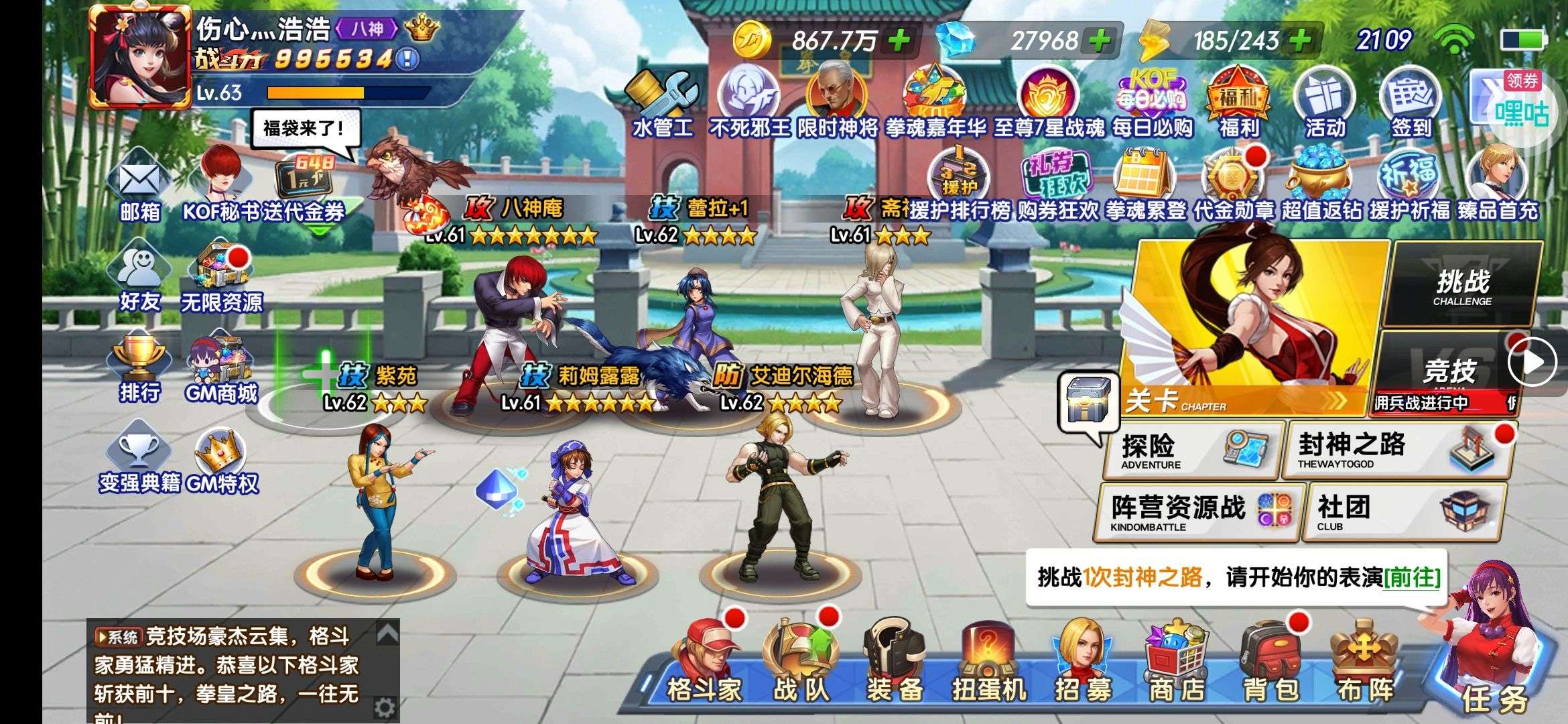Image resolution: width=1568 pixels, height=724 pixels.
Task: Show the 排行 rankings trophy
Action: (139, 369)
